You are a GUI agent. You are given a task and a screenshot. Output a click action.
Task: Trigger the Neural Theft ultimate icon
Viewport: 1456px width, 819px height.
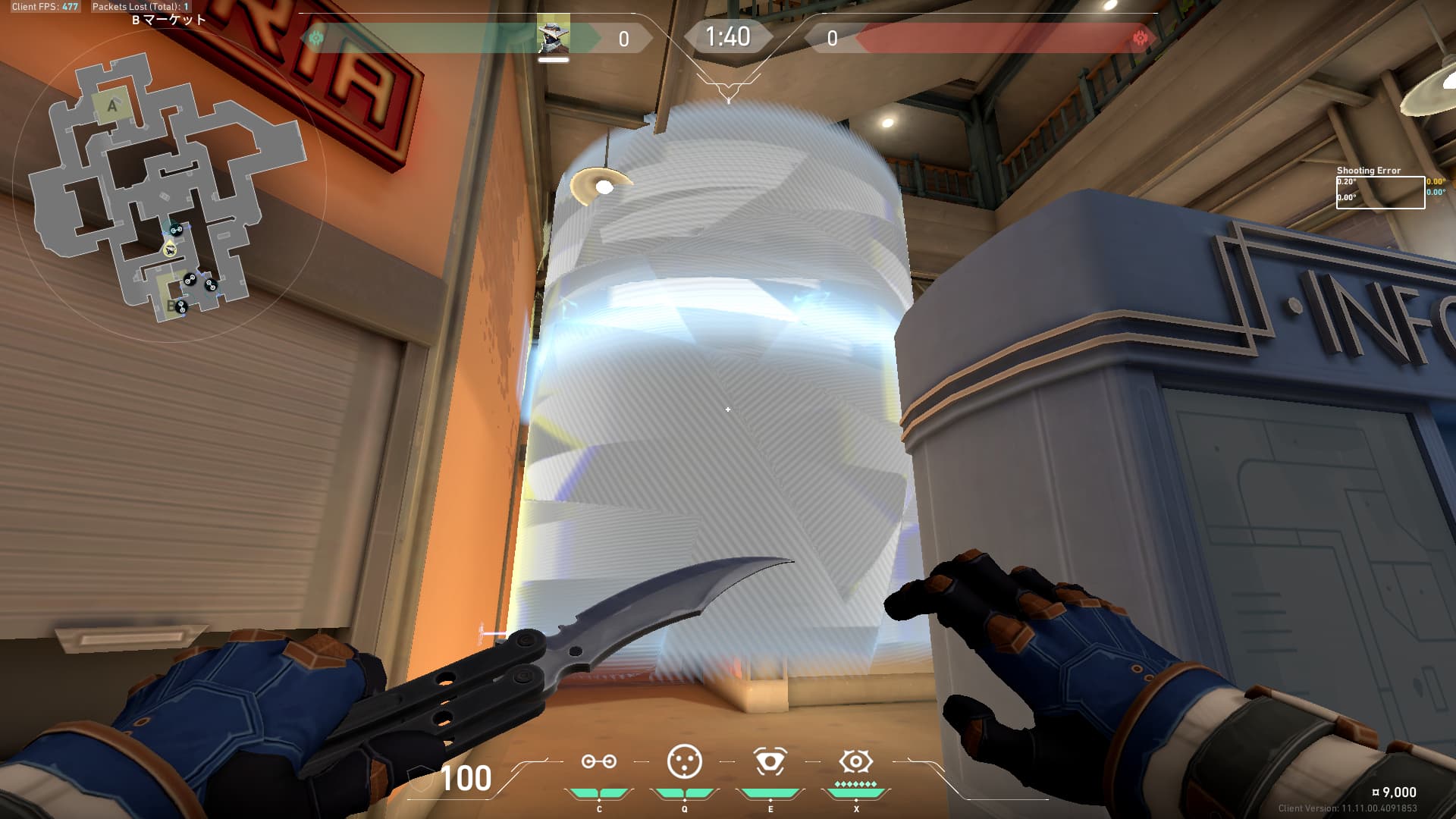coord(855,762)
